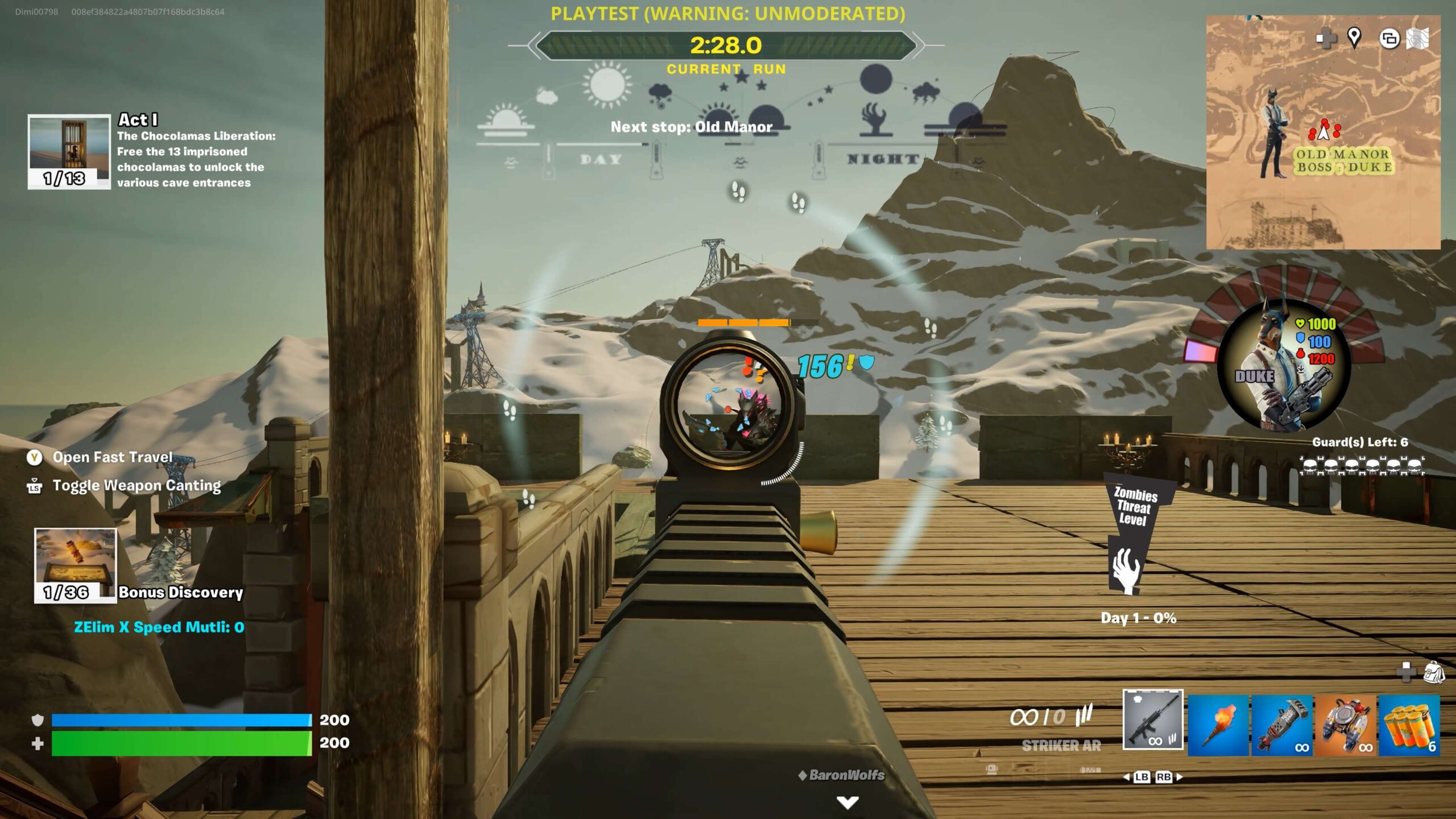Viewport: 1456px width, 819px height.
Task: Open the Act I chocolamas quest thumbnail
Action: point(69,151)
